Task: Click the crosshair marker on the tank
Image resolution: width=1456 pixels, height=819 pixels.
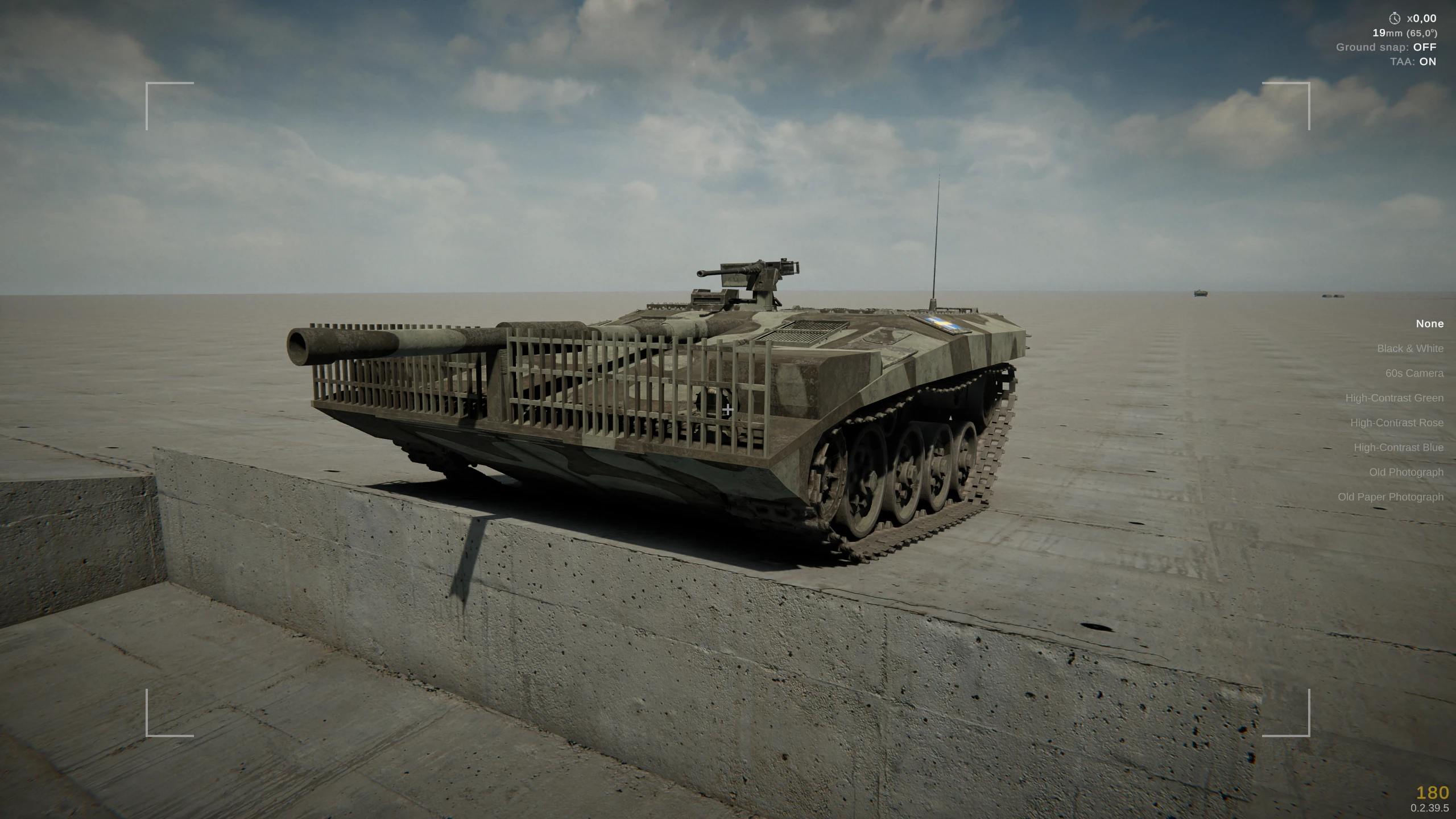Action: (728, 408)
